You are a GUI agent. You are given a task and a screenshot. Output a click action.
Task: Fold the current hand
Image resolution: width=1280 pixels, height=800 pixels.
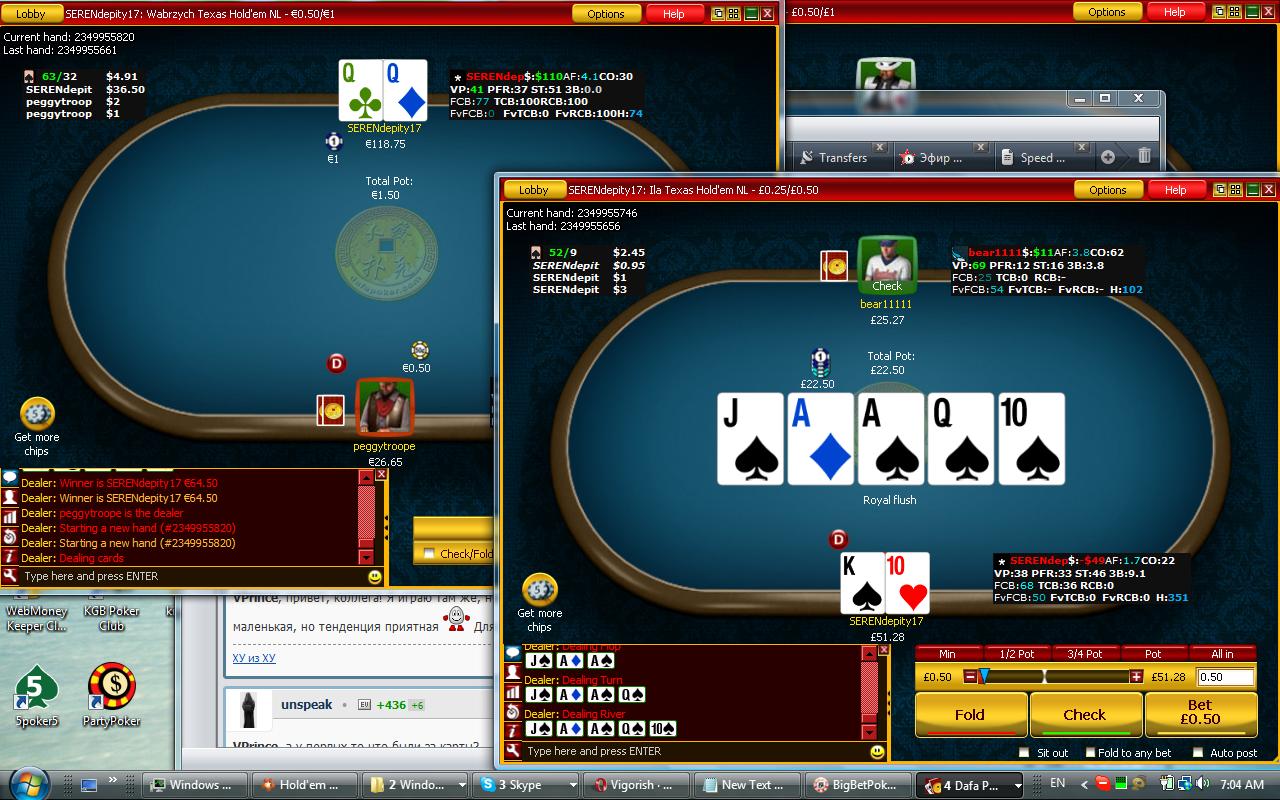[x=969, y=715]
